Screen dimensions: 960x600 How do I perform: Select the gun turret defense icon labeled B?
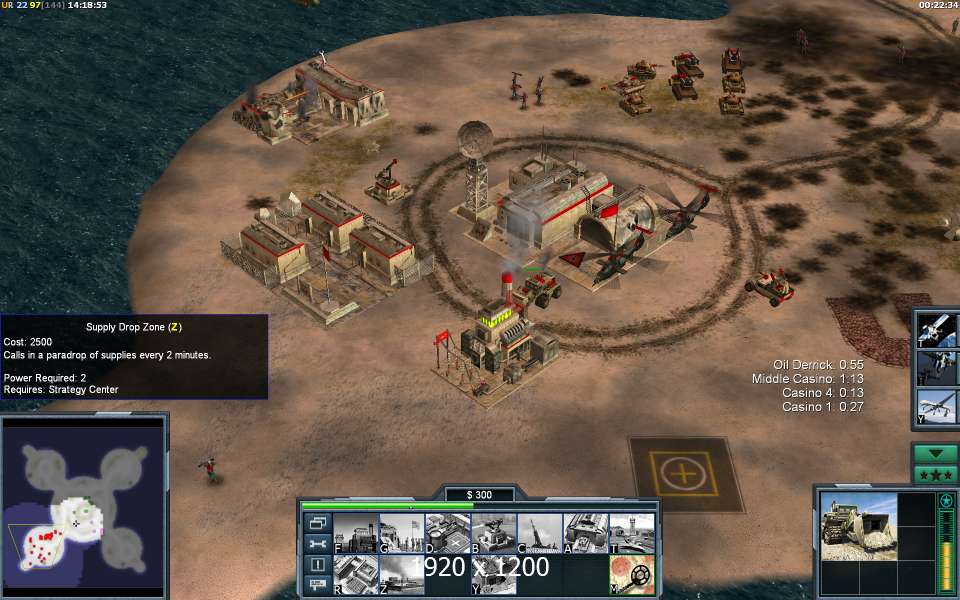493,533
